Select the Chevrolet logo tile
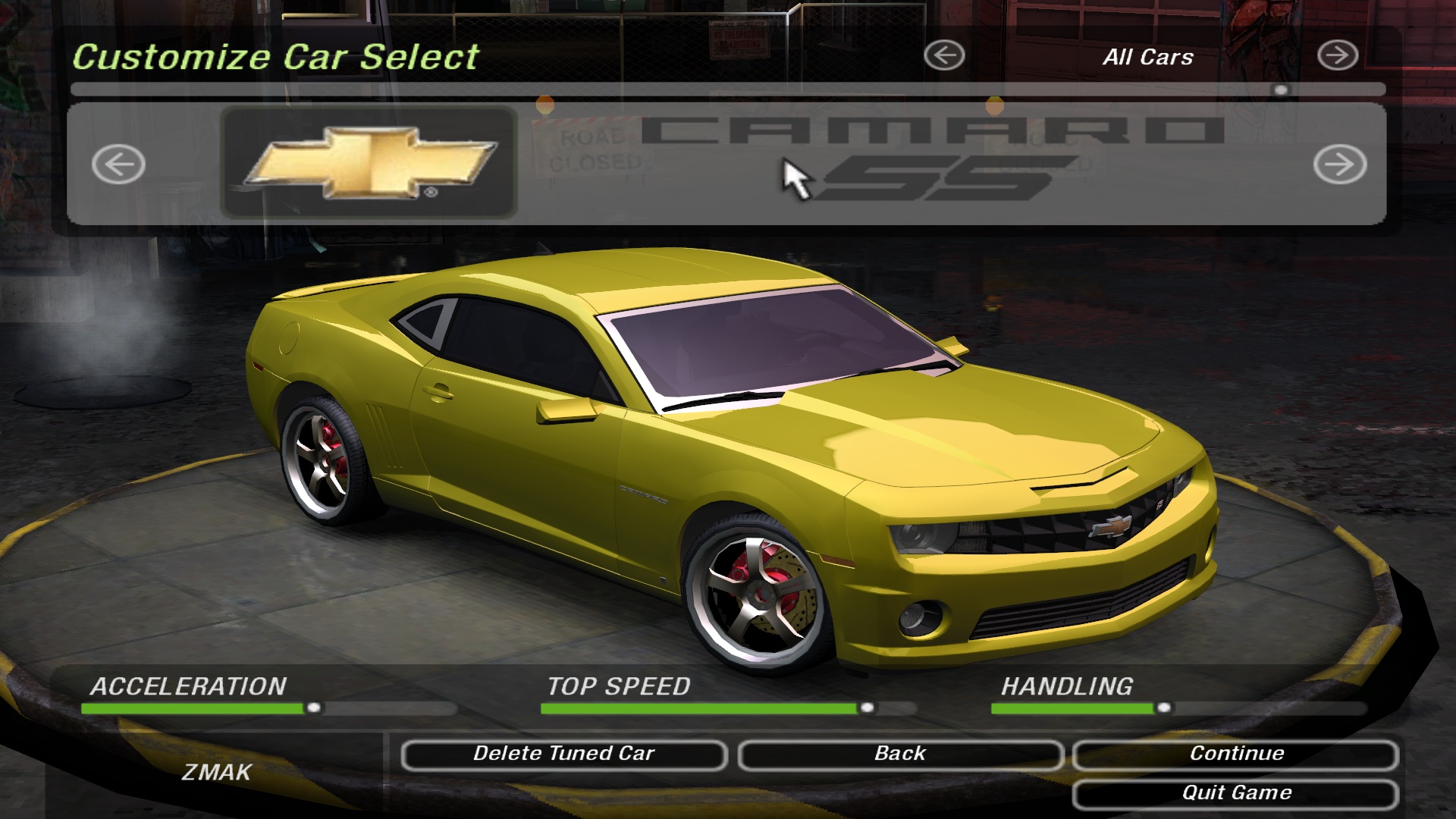 369,163
